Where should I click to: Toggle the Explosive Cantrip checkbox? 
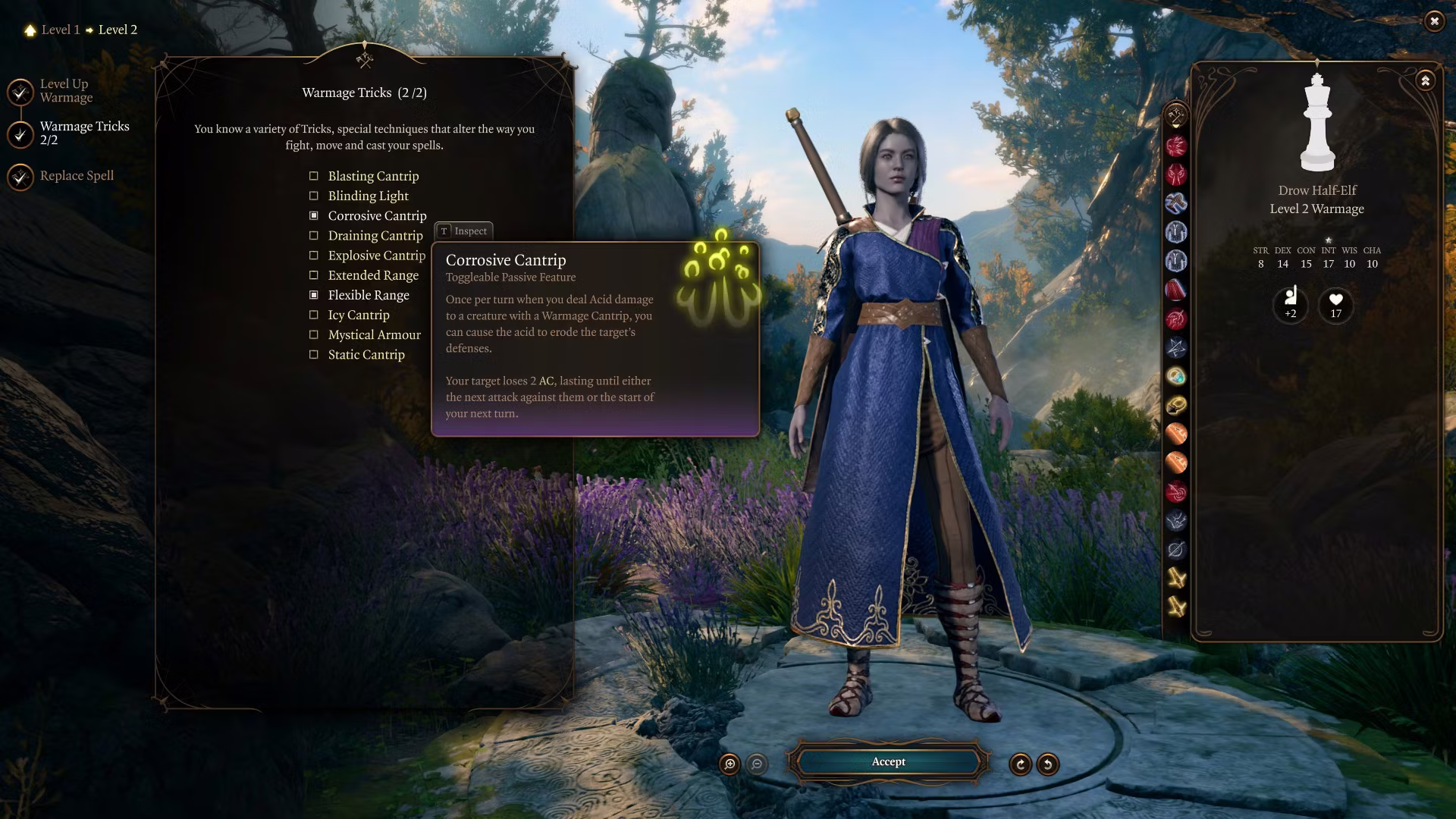tap(314, 256)
